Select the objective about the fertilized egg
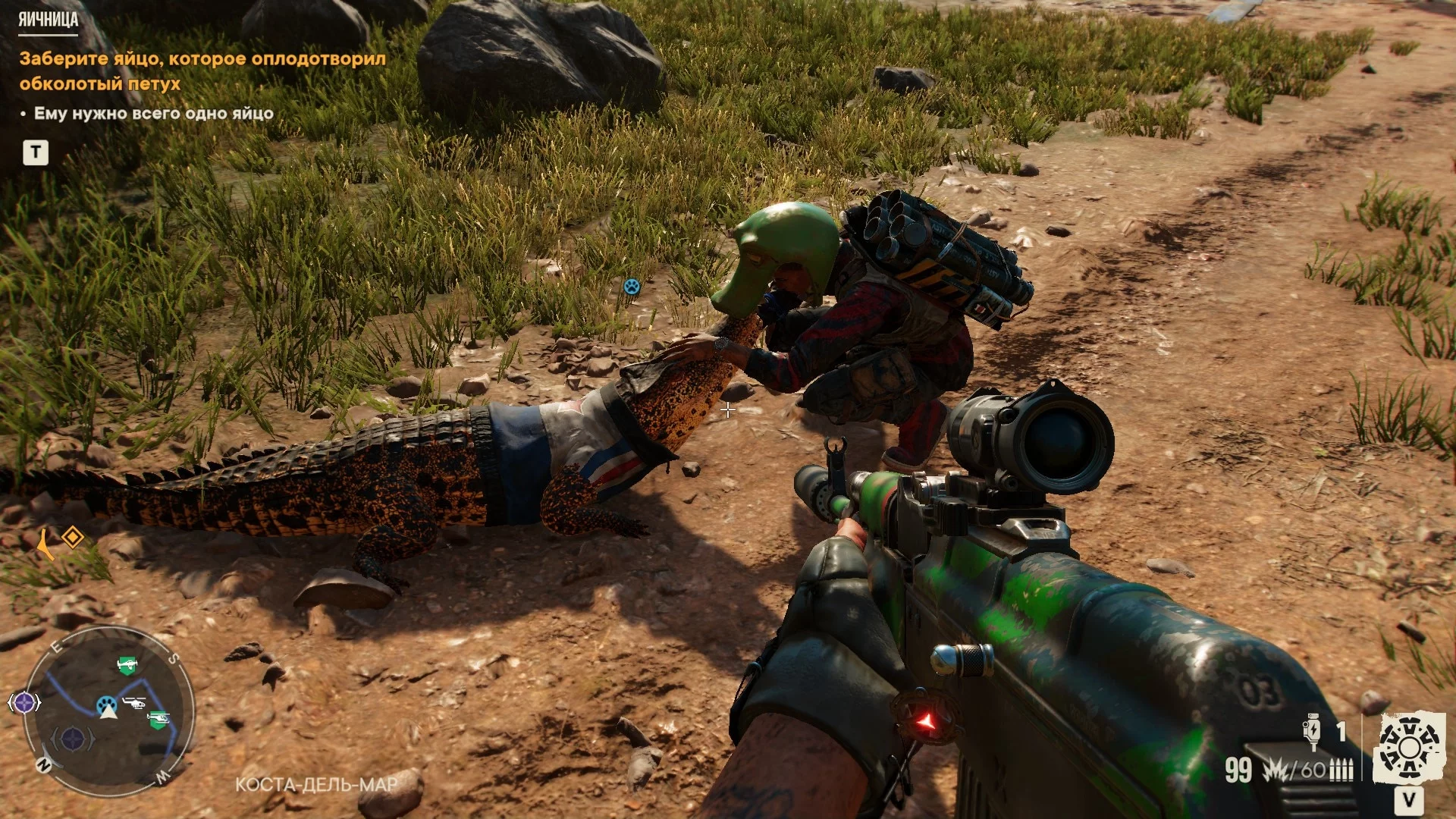The height and width of the screenshot is (819, 1456). [x=202, y=71]
